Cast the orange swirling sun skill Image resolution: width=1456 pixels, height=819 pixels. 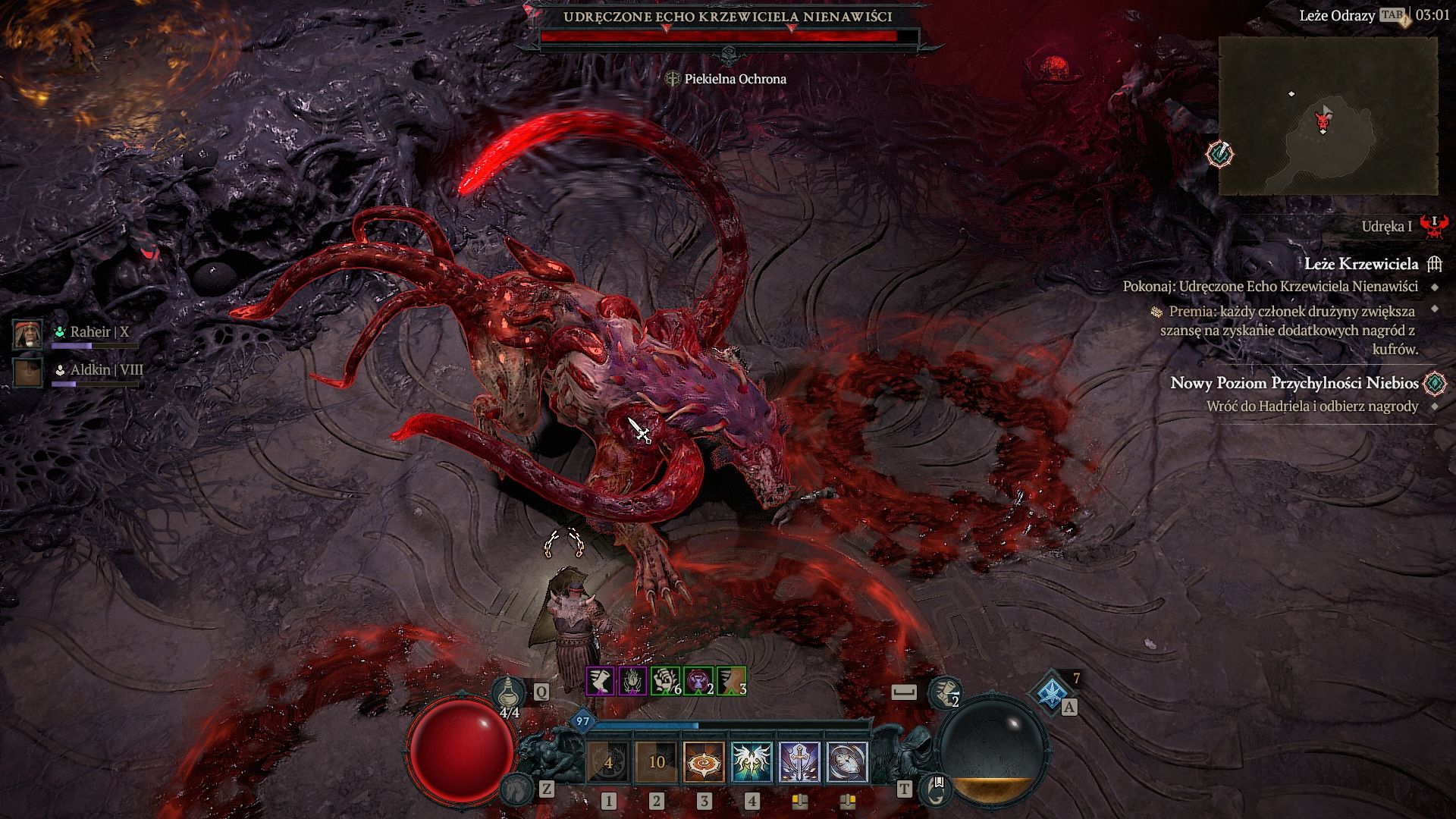pos(704,762)
